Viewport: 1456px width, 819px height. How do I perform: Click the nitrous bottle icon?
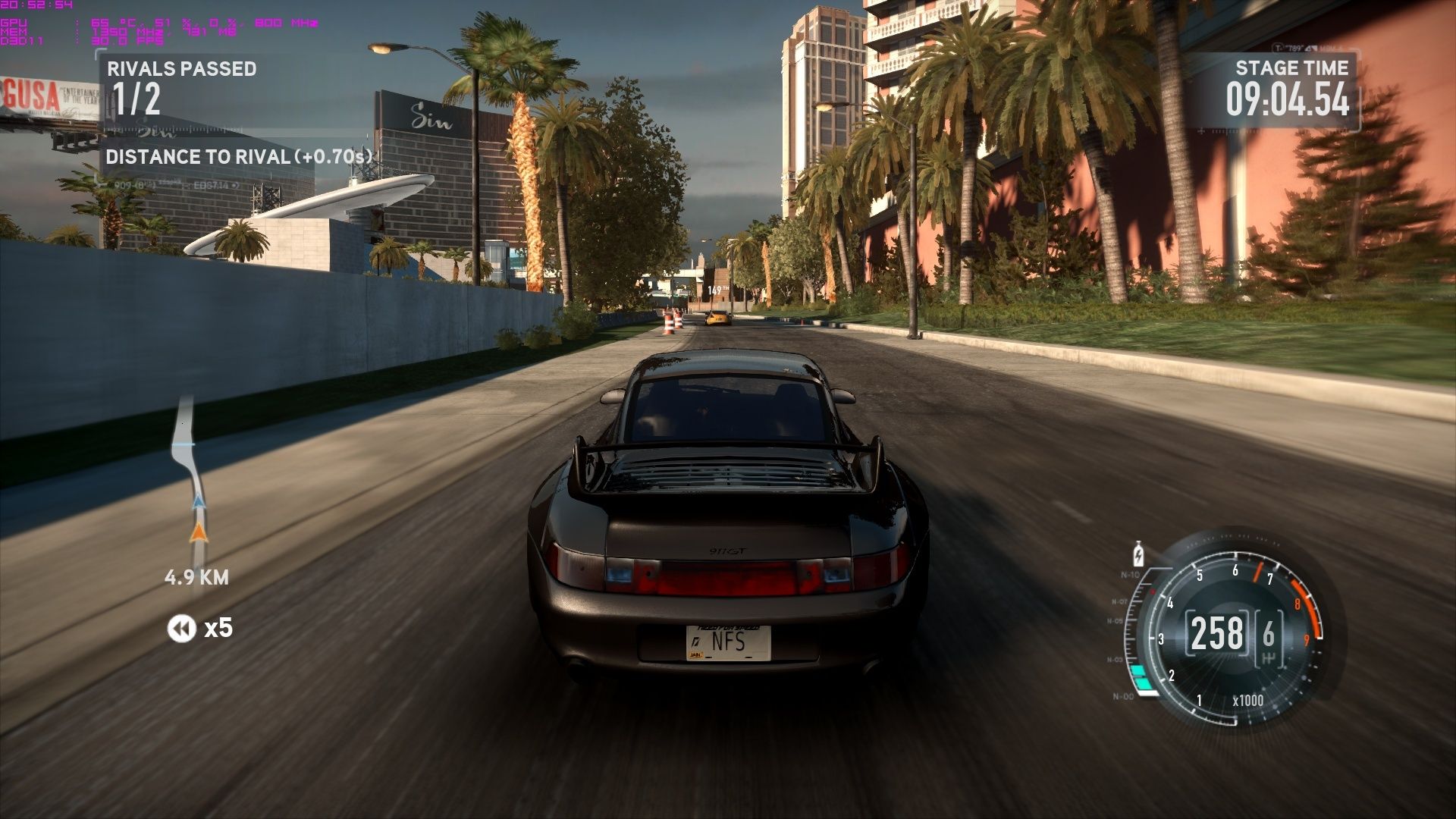click(1138, 554)
